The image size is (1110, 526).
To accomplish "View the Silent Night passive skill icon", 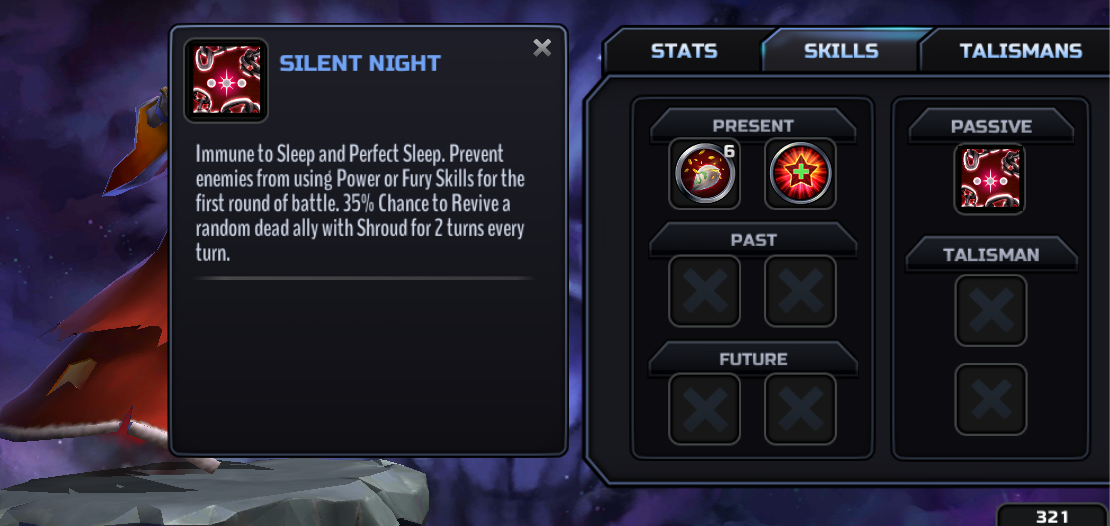I will click(990, 178).
